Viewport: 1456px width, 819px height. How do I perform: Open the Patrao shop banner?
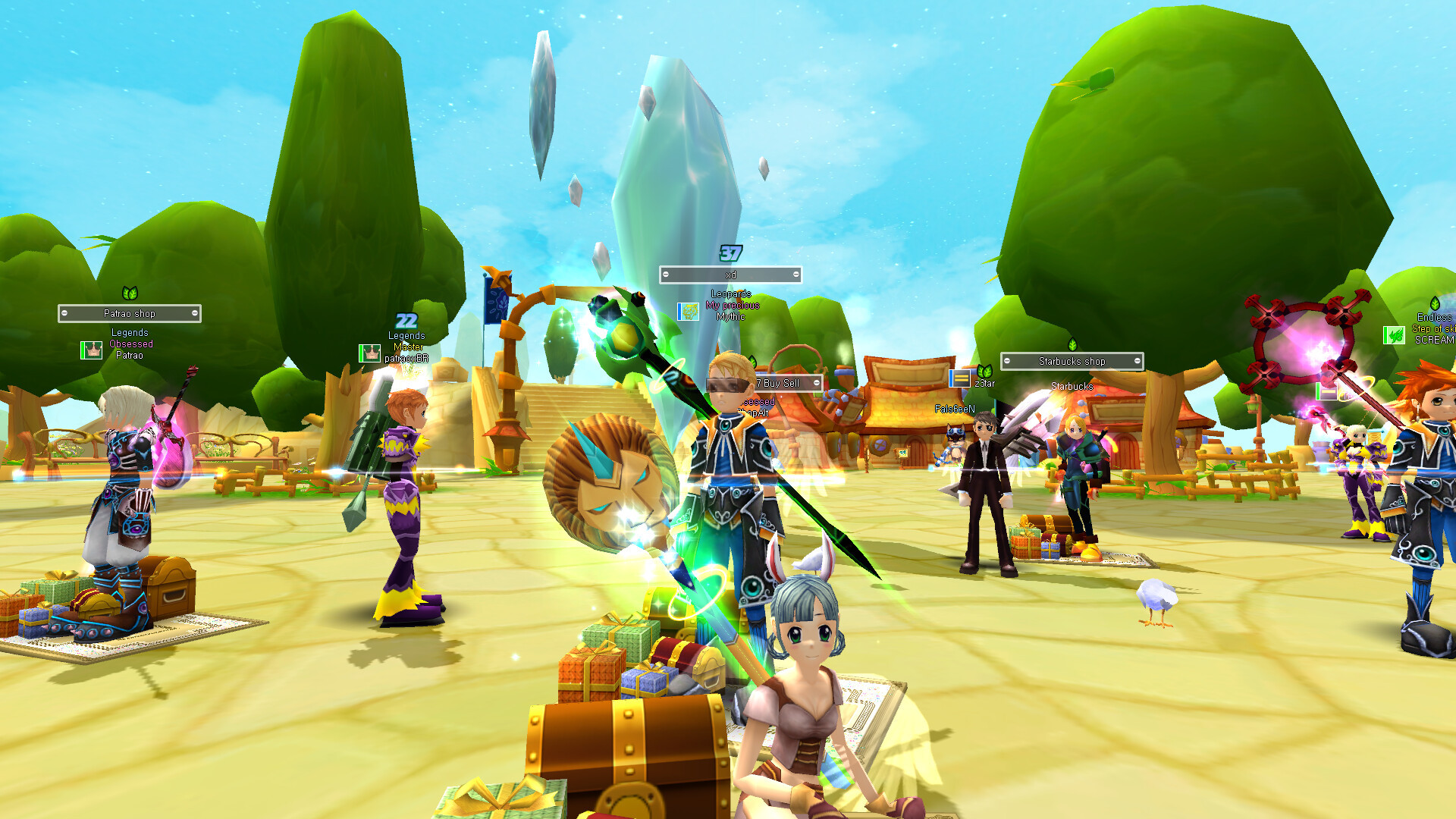(130, 313)
